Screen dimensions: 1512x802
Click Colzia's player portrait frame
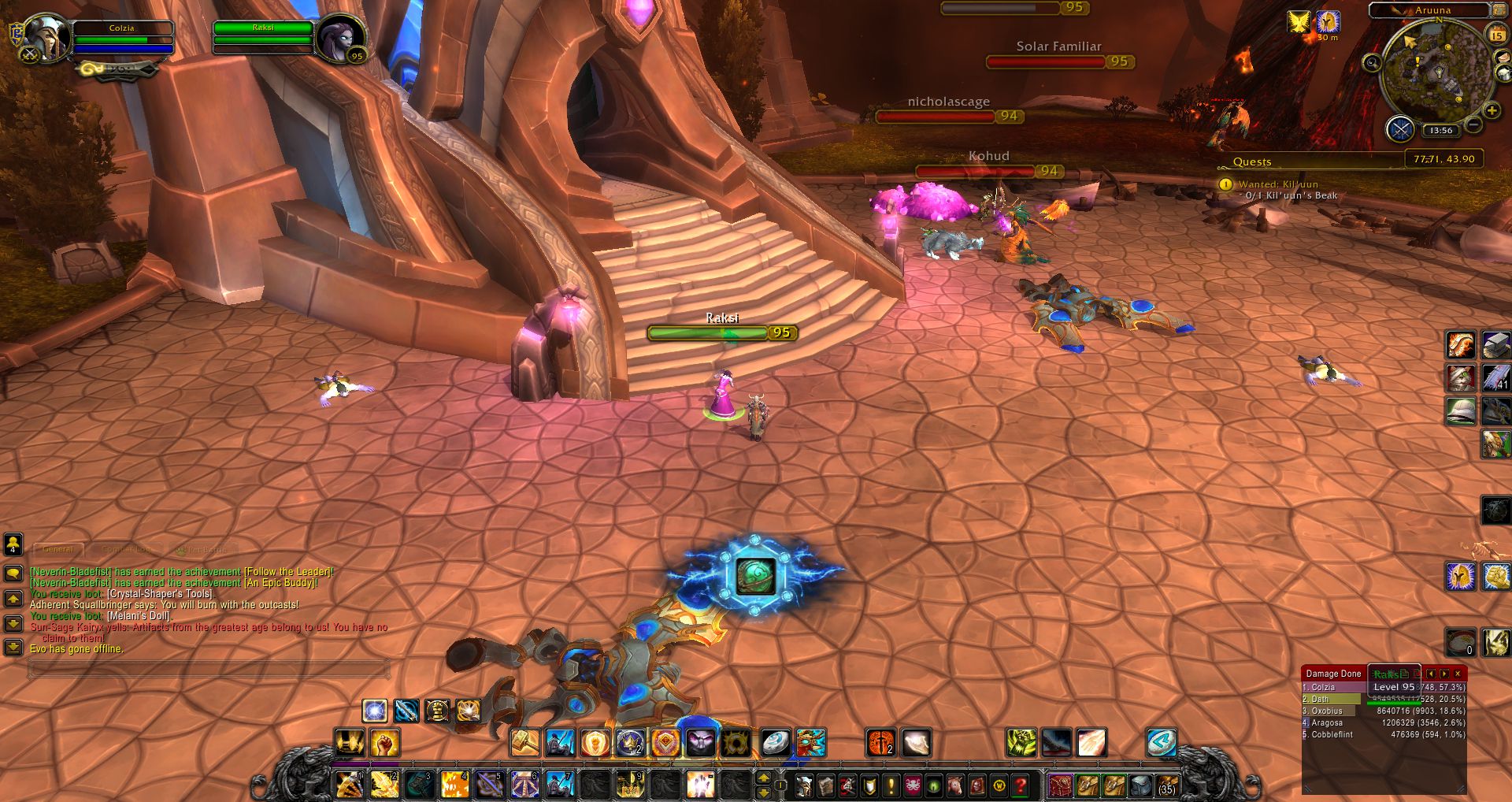point(46,37)
